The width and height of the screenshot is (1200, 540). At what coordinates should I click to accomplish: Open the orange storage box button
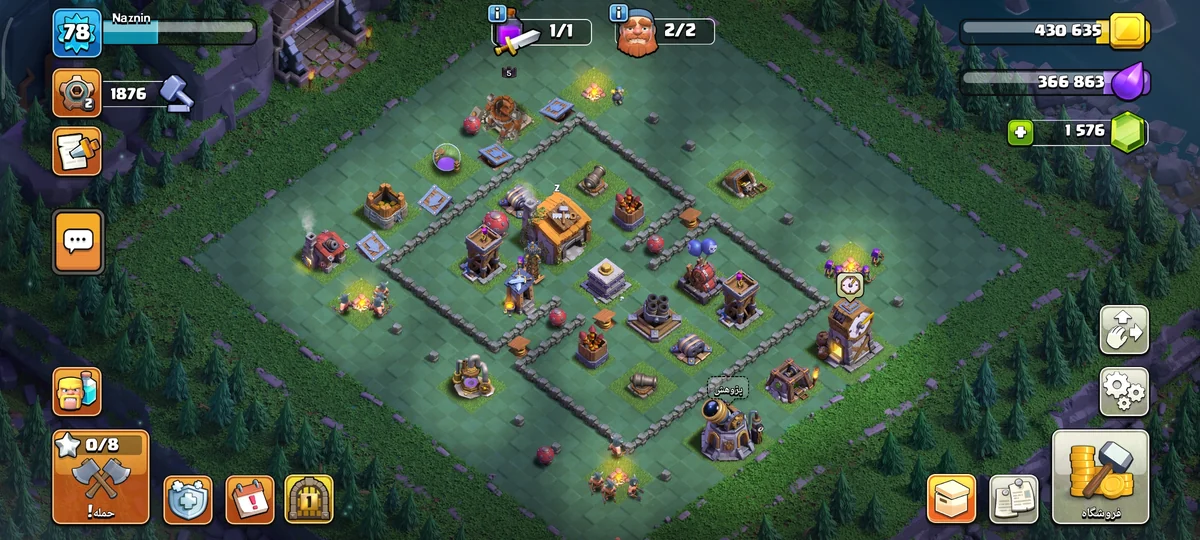pos(951,498)
